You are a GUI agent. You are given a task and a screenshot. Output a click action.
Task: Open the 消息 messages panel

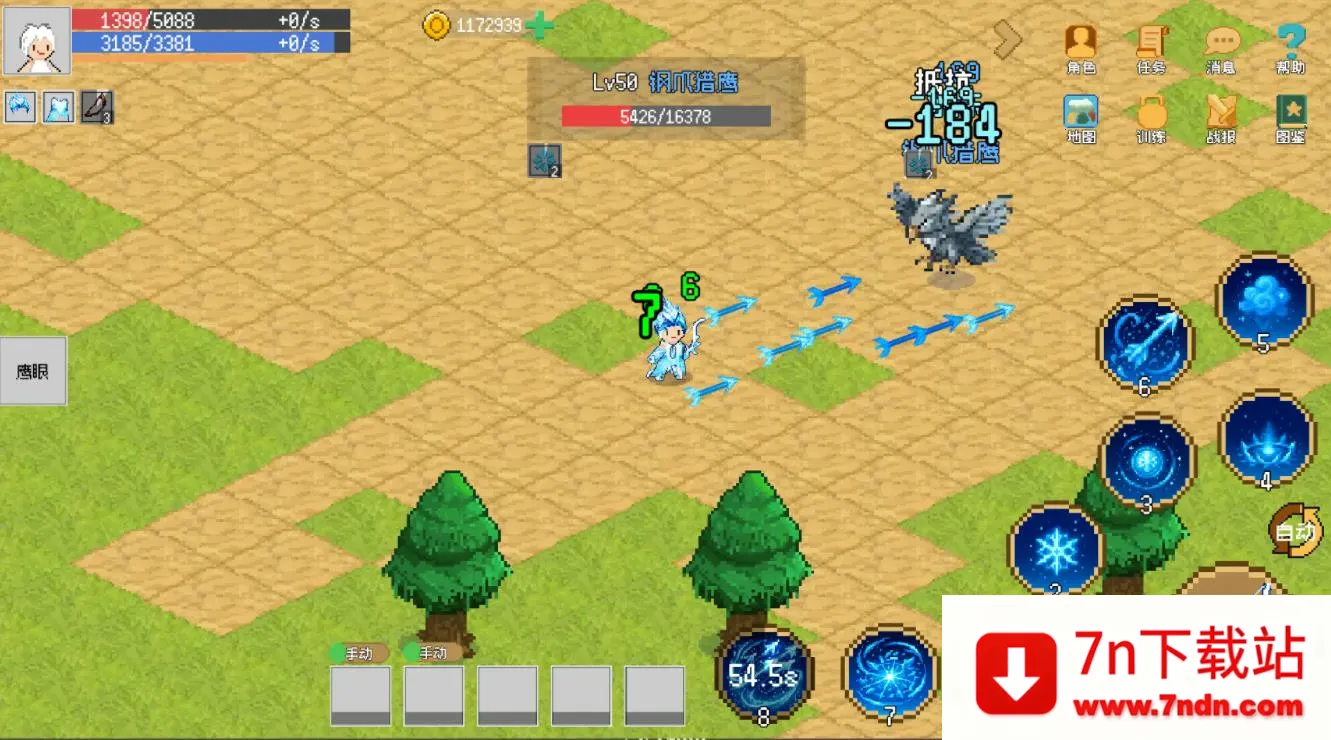click(x=1221, y=47)
